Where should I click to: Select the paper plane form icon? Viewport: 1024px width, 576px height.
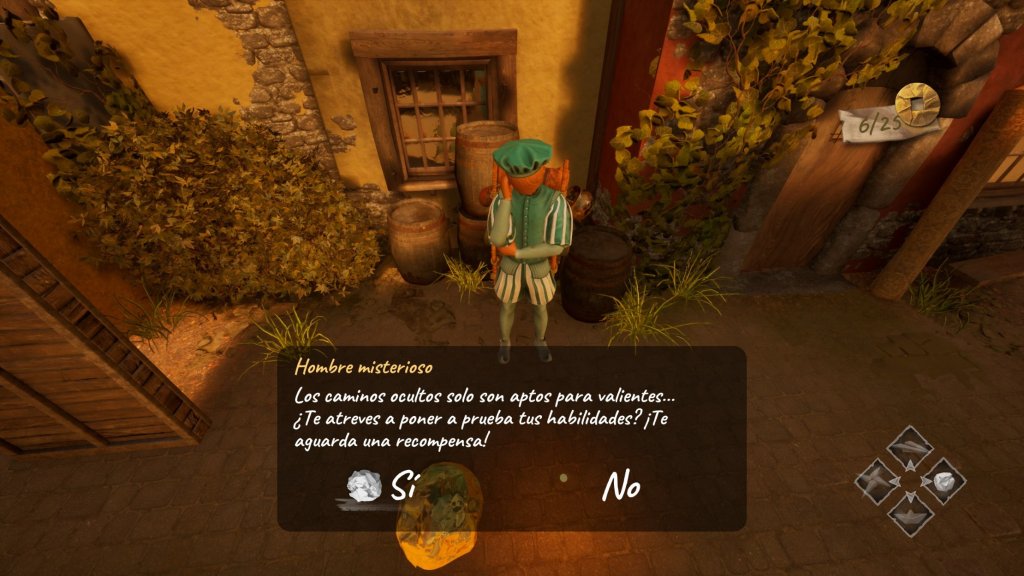tap(910, 447)
